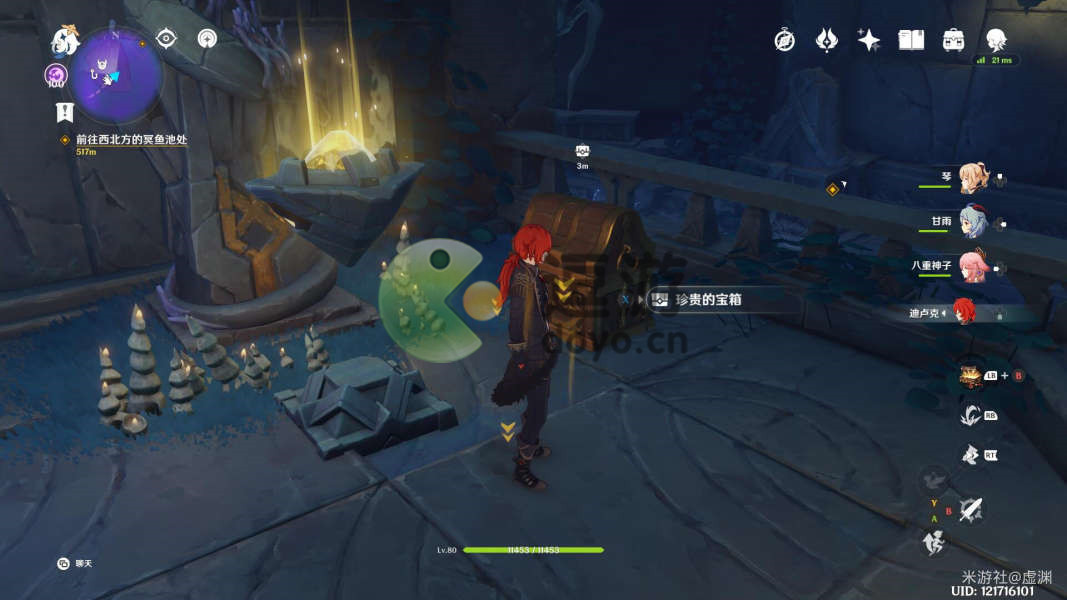Open the Paimon main menu

click(x=65, y=41)
